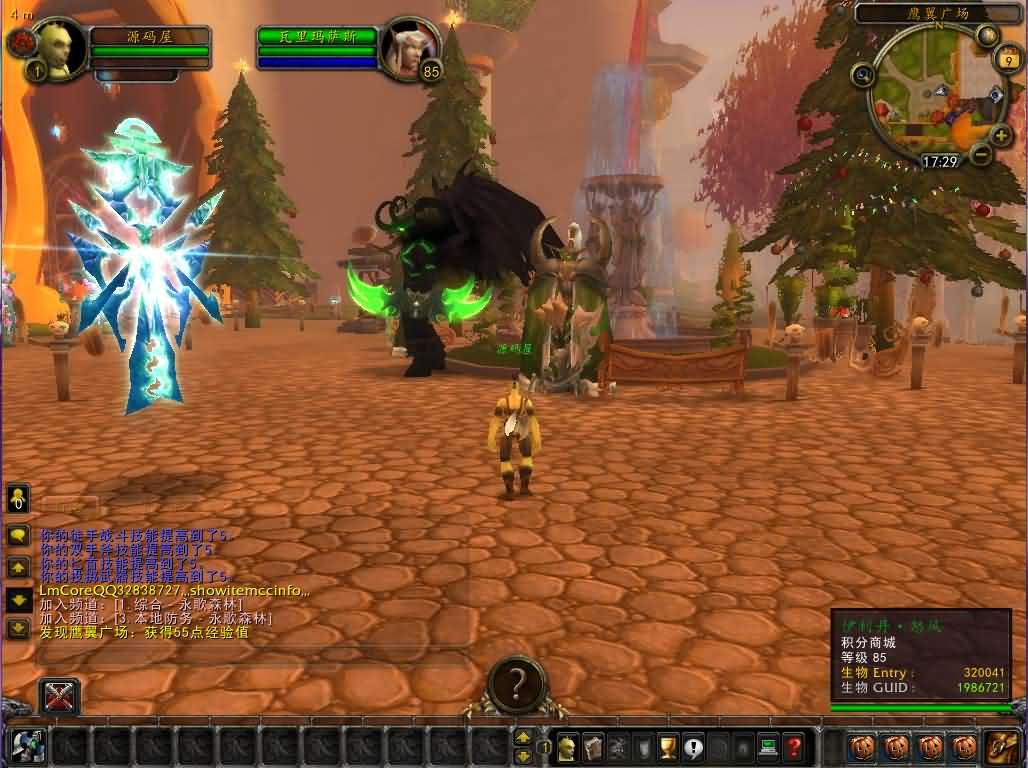The image size is (1028, 768).
Task: Open the minimap tracking button
Action: (863, 74)
